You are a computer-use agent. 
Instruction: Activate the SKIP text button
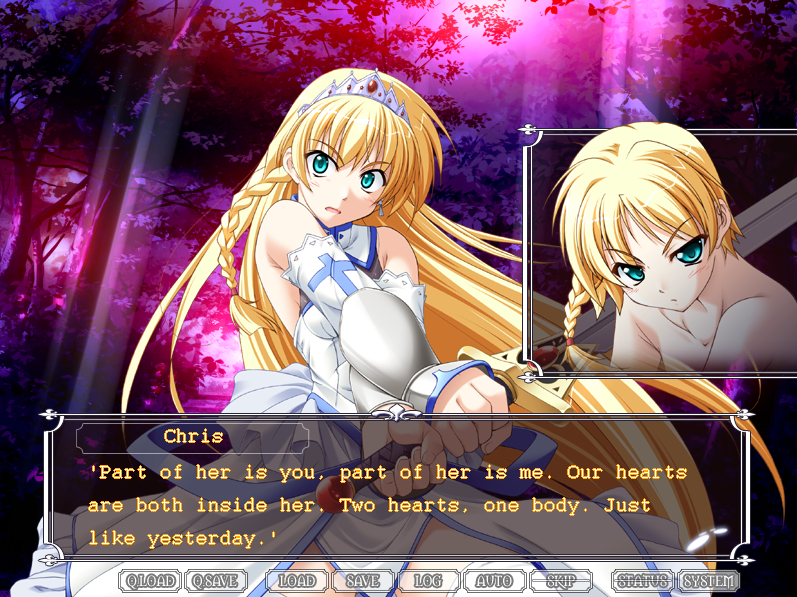[560, 581]
